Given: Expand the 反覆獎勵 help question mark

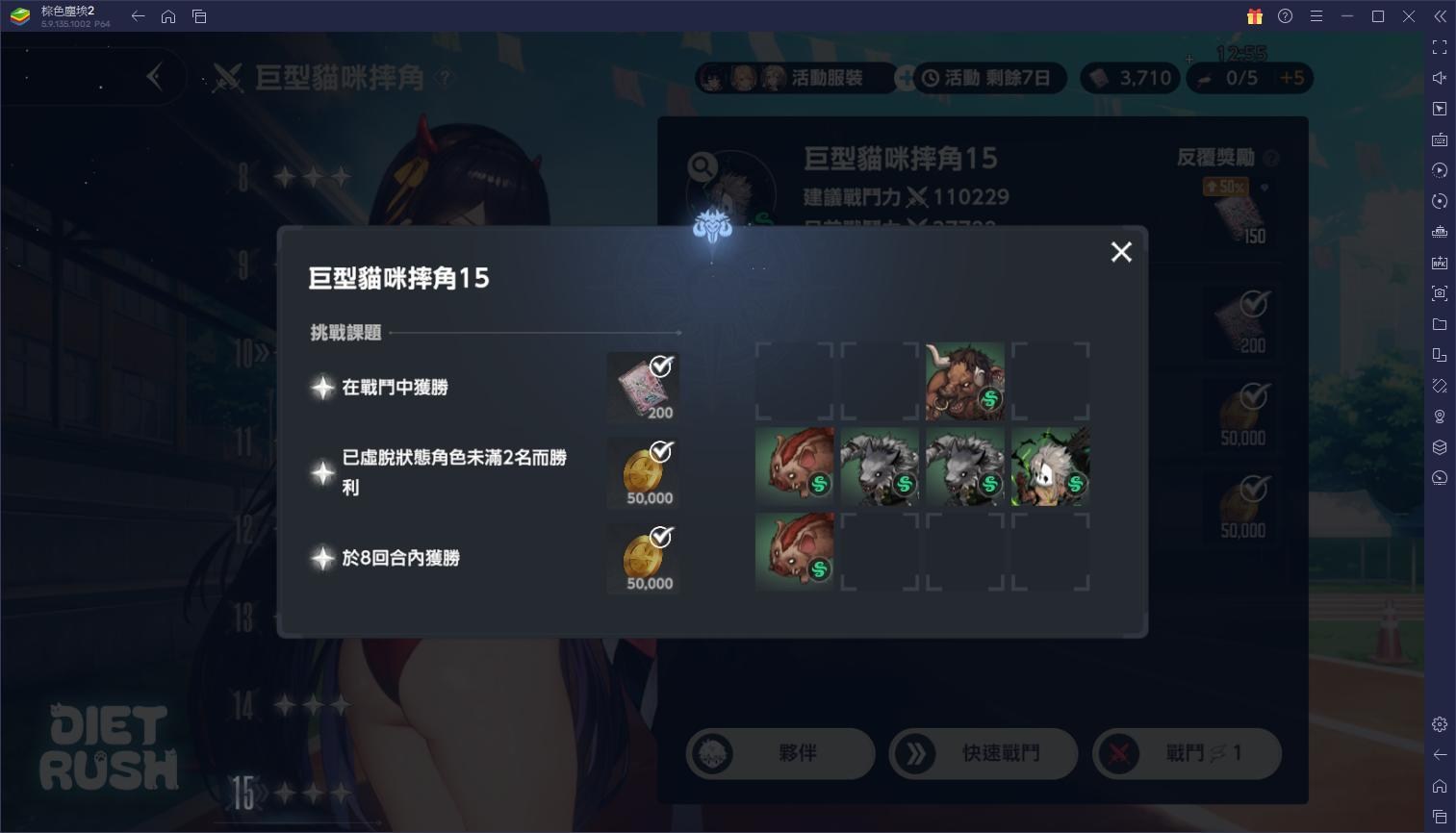Looking at the screenshot, I should [1269, 157].
